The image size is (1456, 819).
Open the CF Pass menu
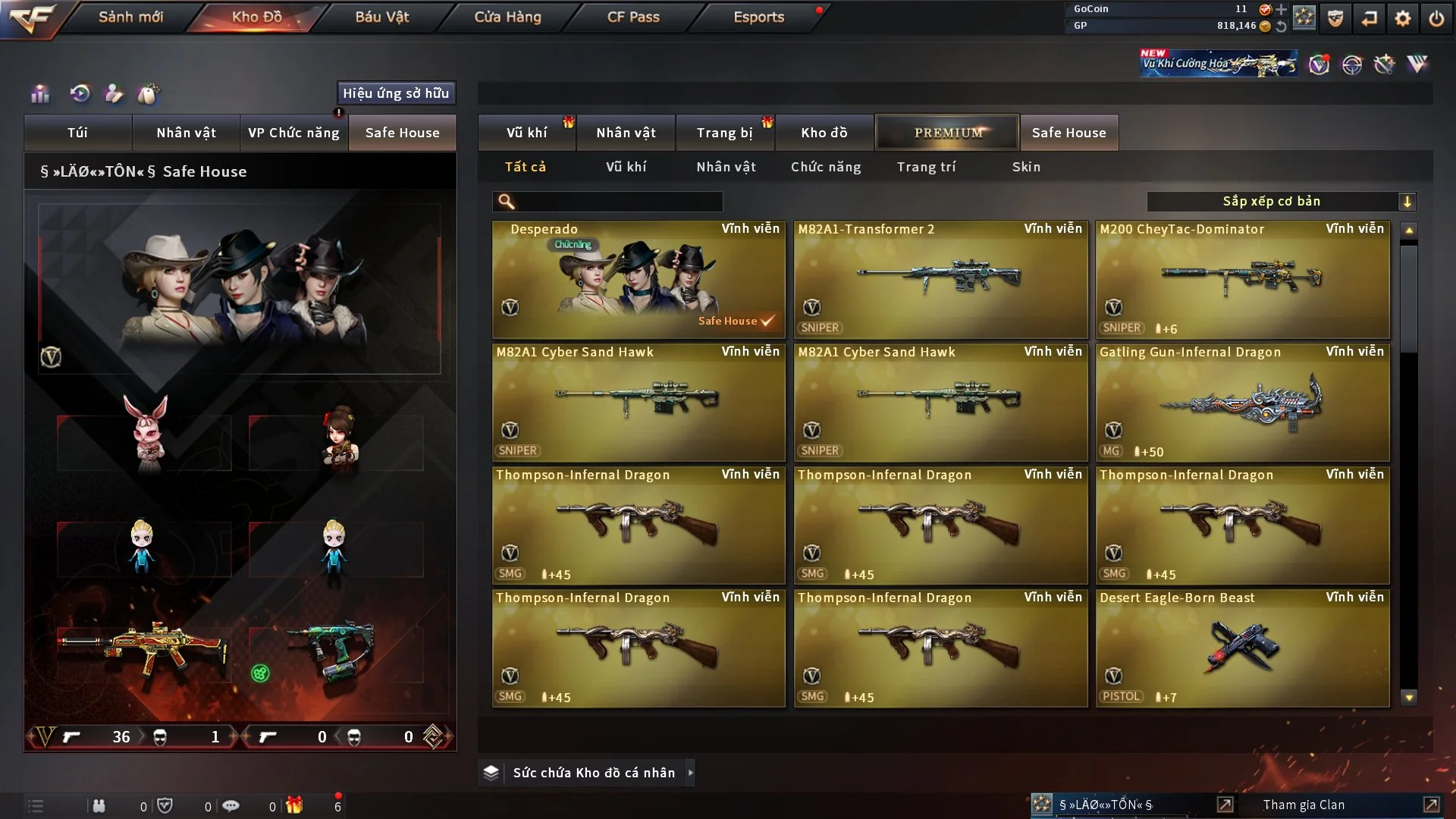[x=633, y=17]
